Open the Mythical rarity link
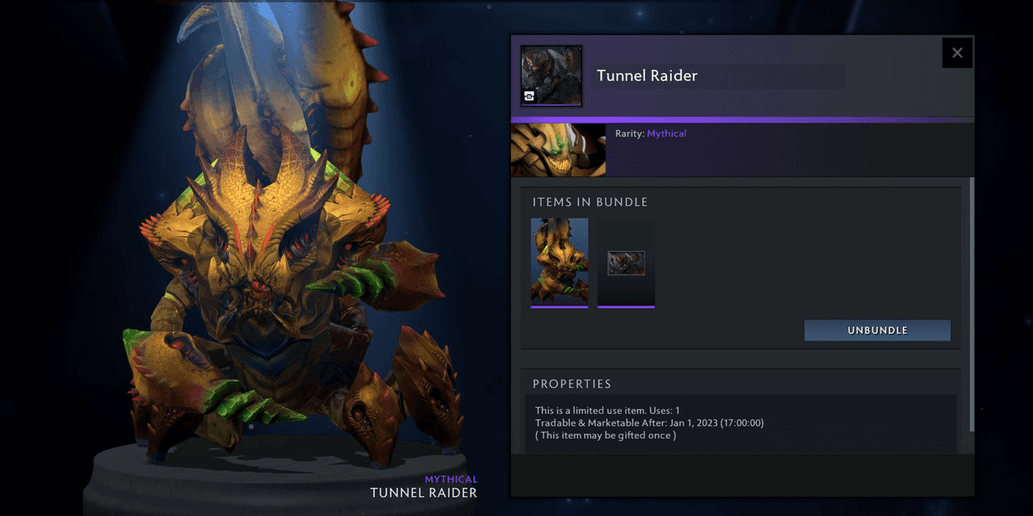This screenshot has width=1033, height=516. tap(666, 133)
